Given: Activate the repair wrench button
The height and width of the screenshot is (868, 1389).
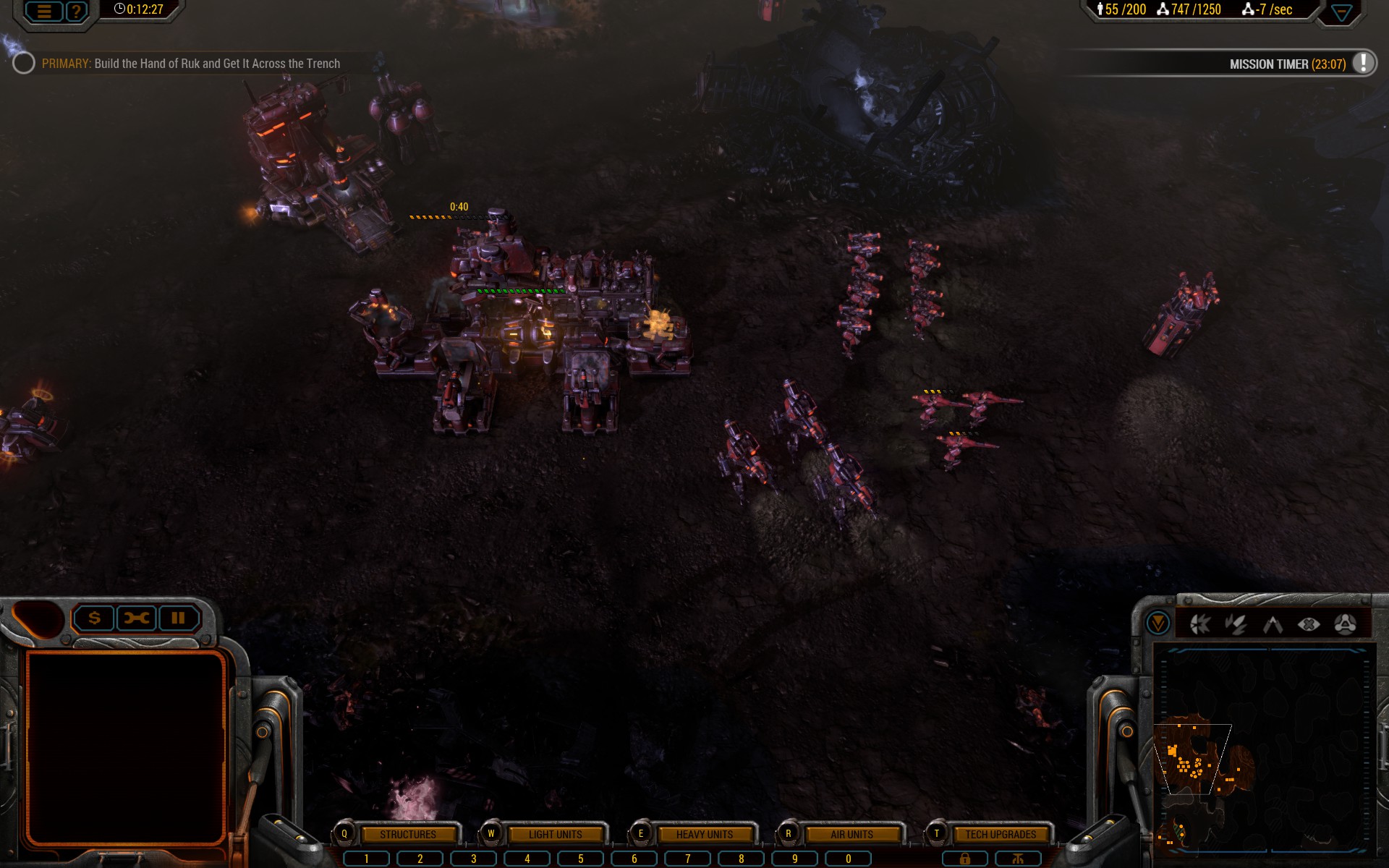Looking at the screenshot, I should pyautogui.click(x=136, y=618).
